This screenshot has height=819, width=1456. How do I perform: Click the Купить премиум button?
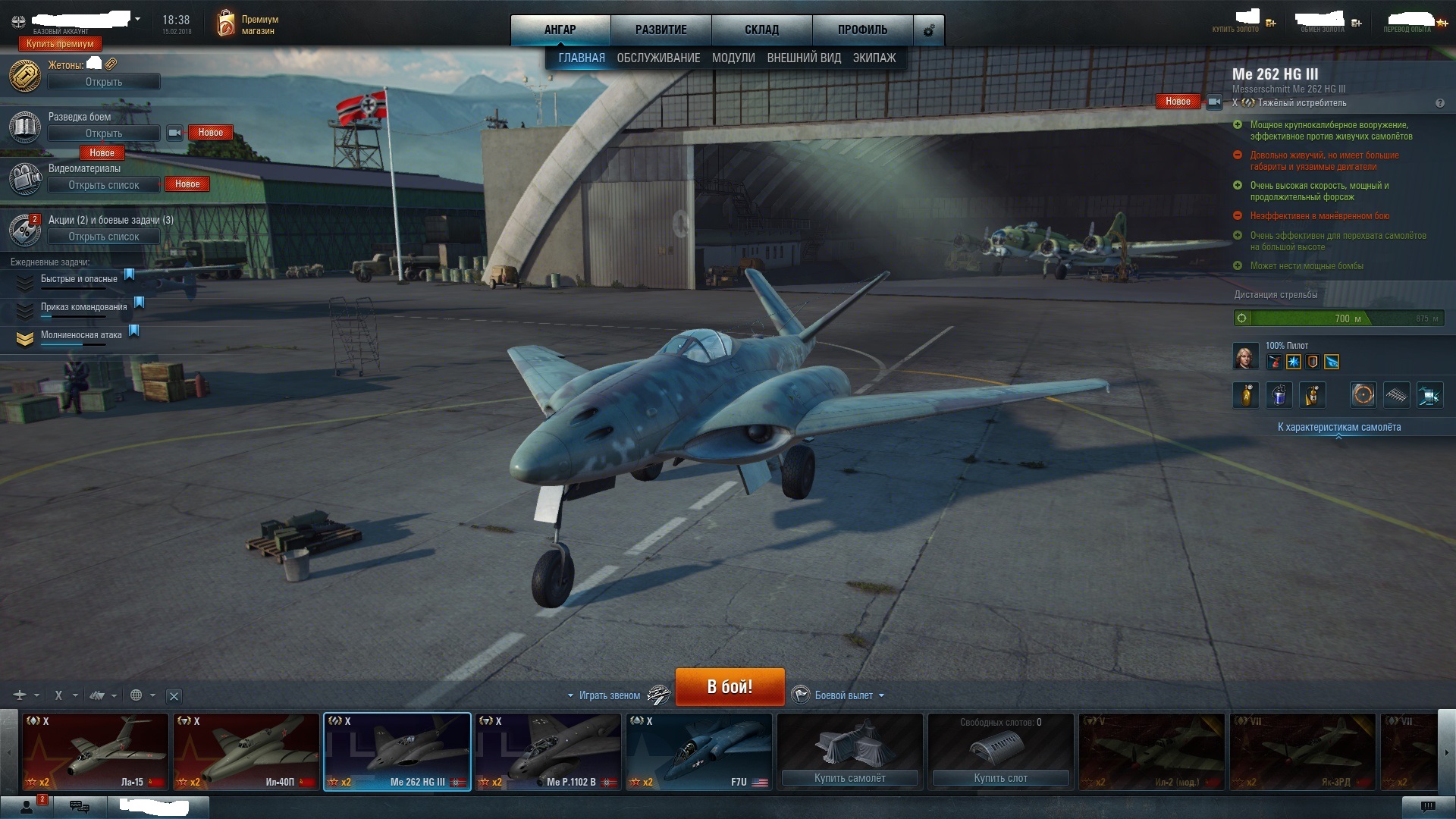[x=60, y=44]
